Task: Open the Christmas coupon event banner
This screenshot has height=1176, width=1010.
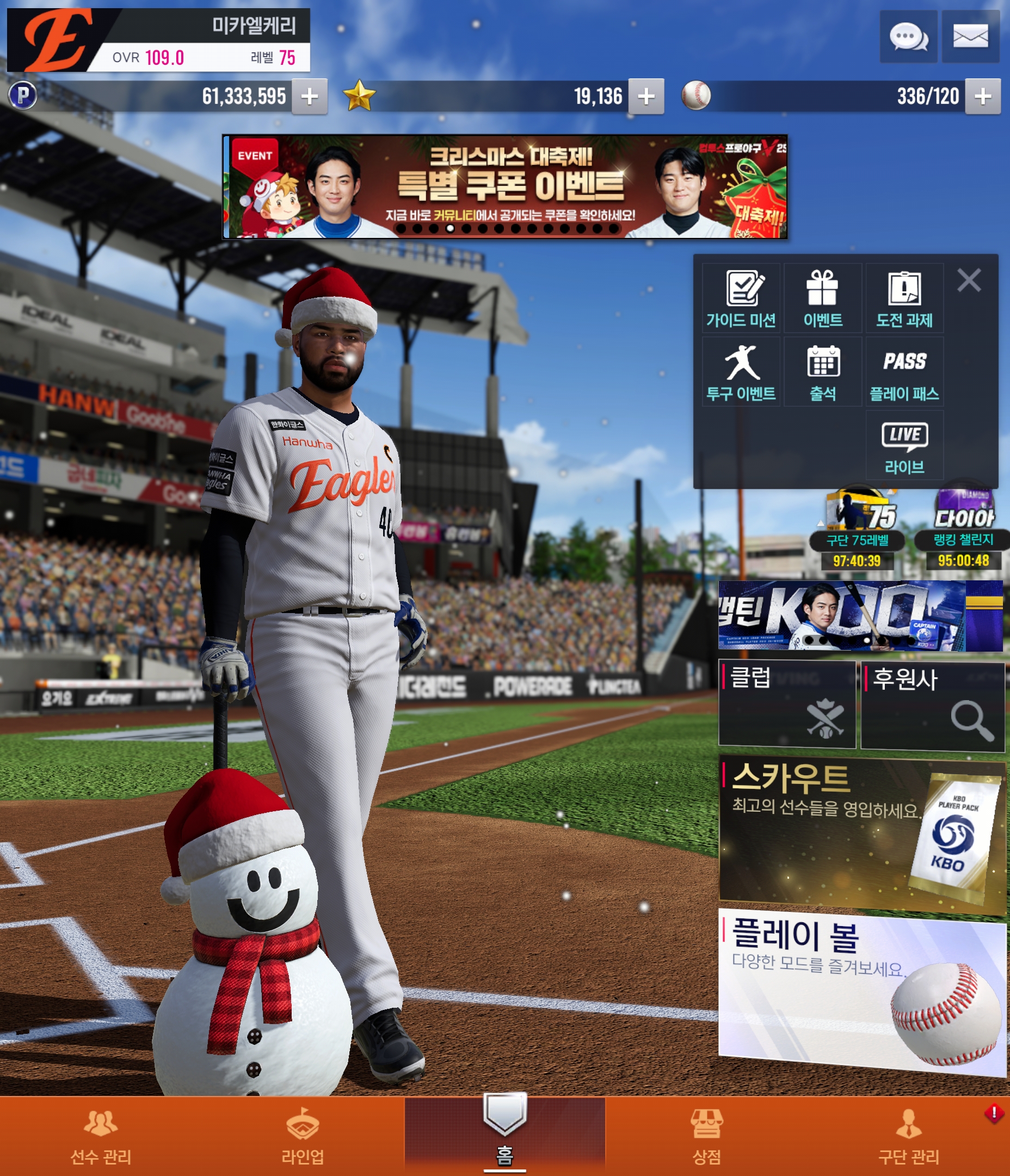Action: (x=504, y=187)
